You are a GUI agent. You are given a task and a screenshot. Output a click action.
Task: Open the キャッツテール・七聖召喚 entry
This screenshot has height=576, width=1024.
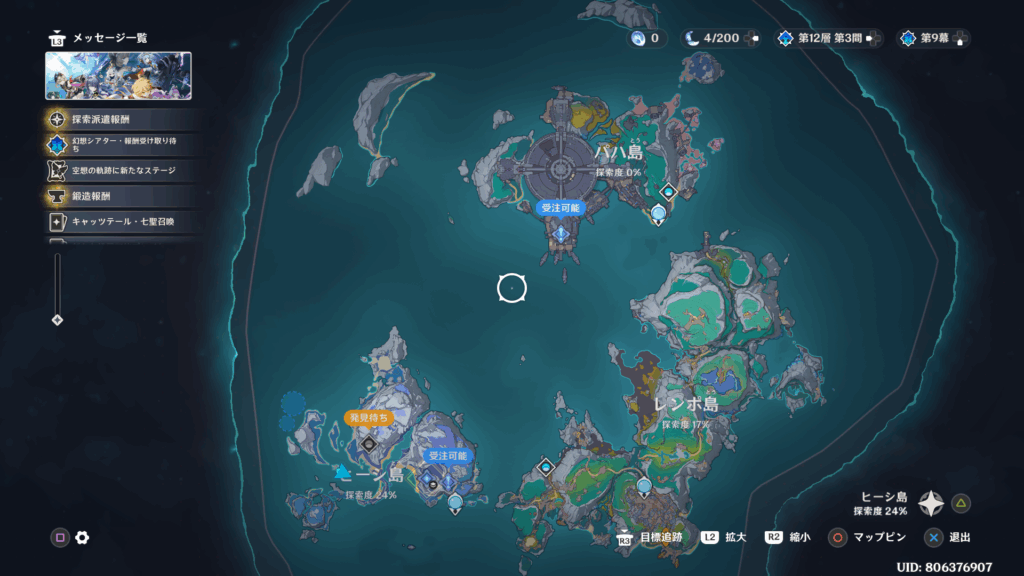tap(120, 221)
